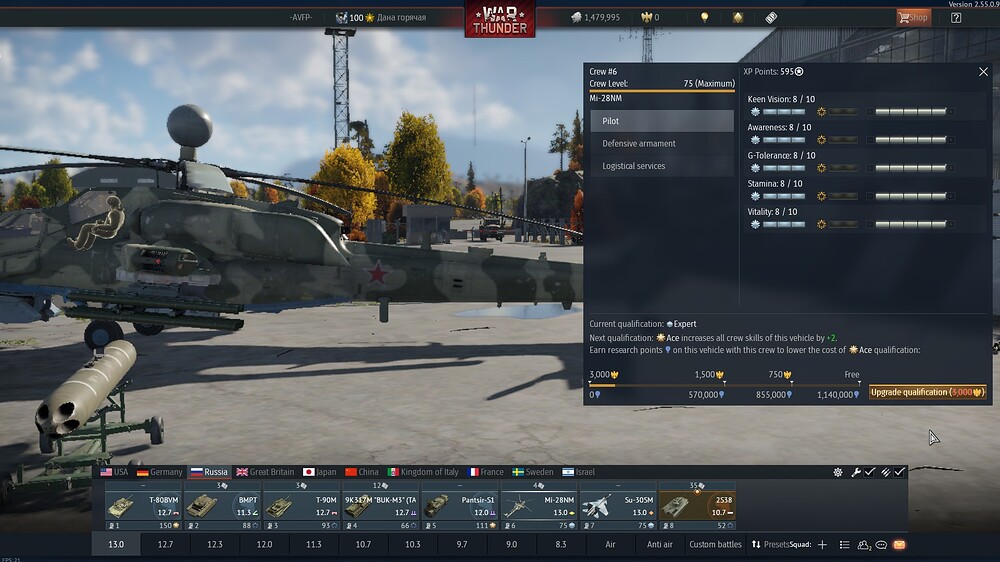Choose the Su-30SM aircraft slot

click(617, 506)
